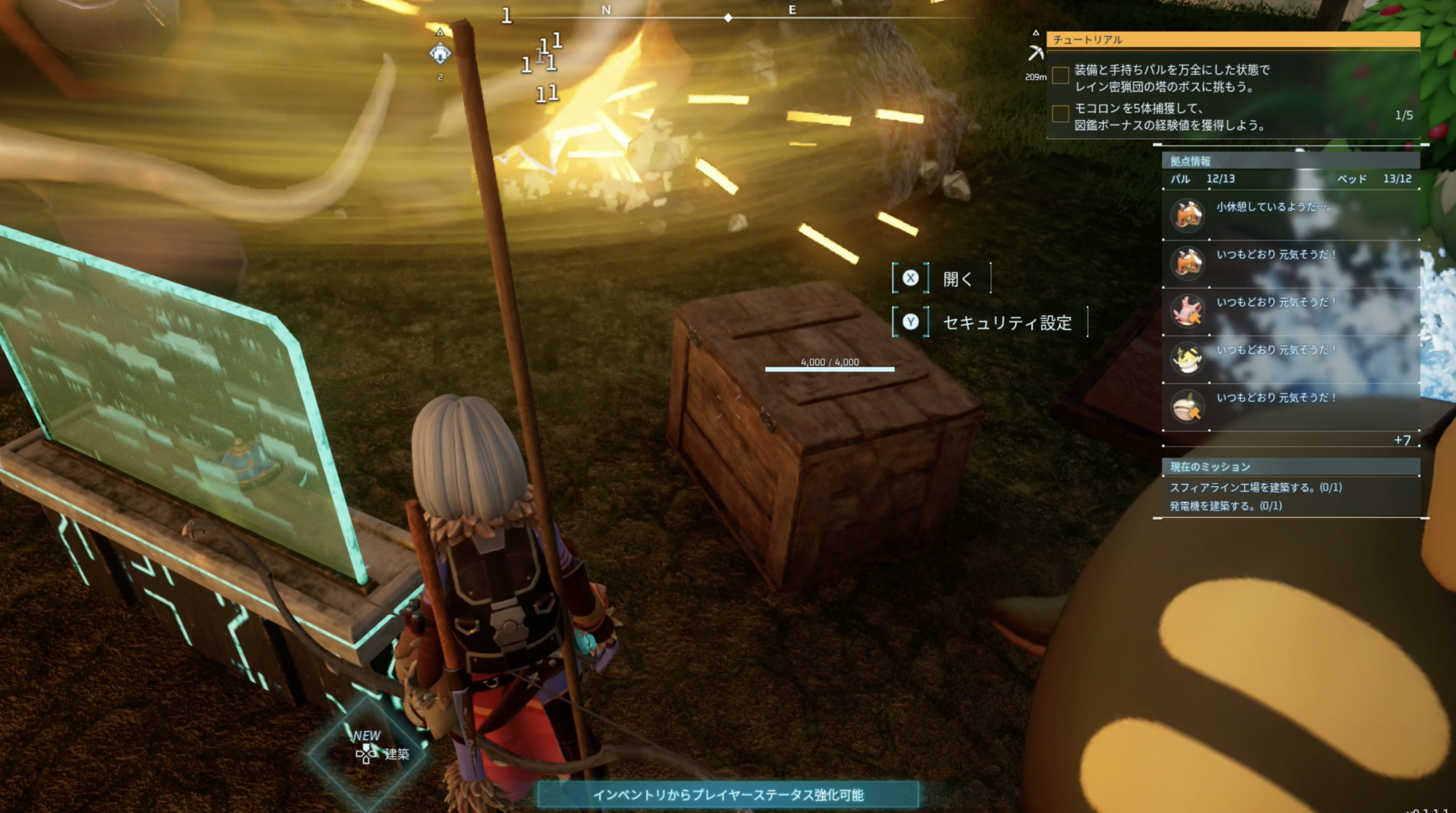Tick the モコロン capture objective checkbox

coord(1061,115)
